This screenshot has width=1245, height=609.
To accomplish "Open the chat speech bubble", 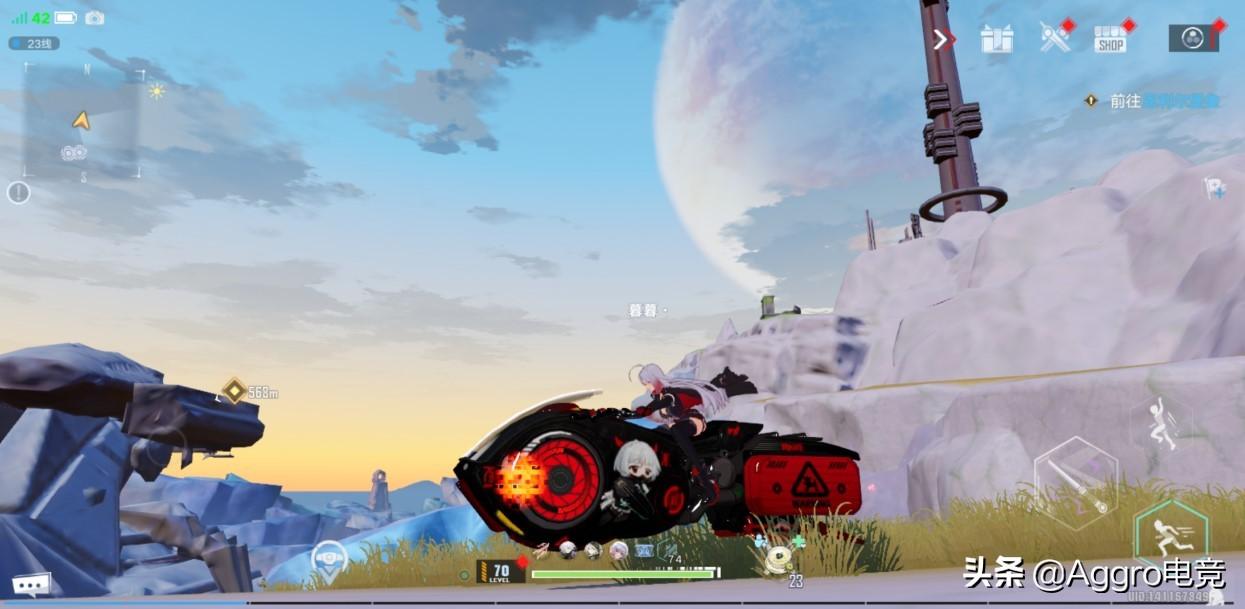I will pyautogui.click(x=31, y=583).
